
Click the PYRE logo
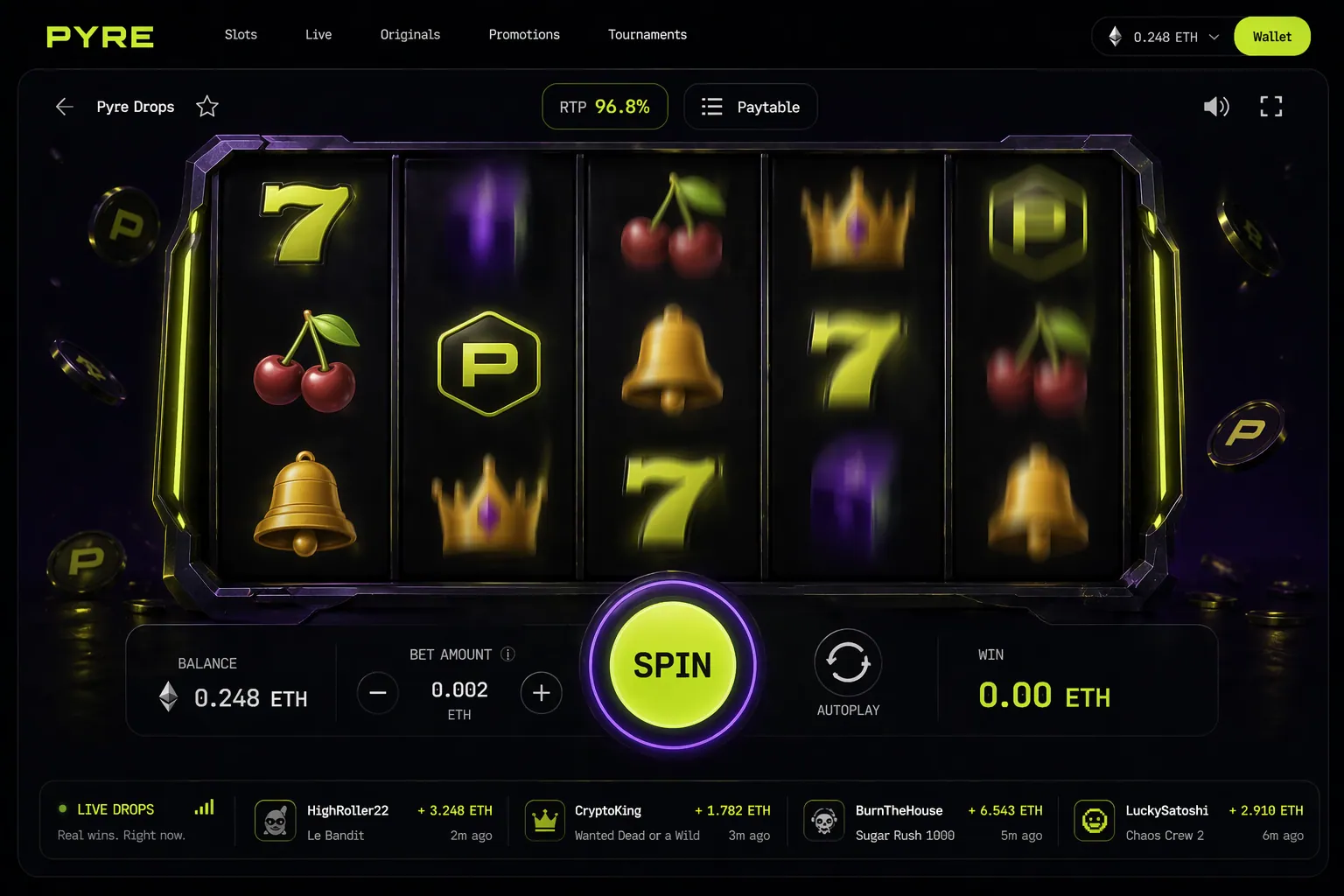coord(99,36)
